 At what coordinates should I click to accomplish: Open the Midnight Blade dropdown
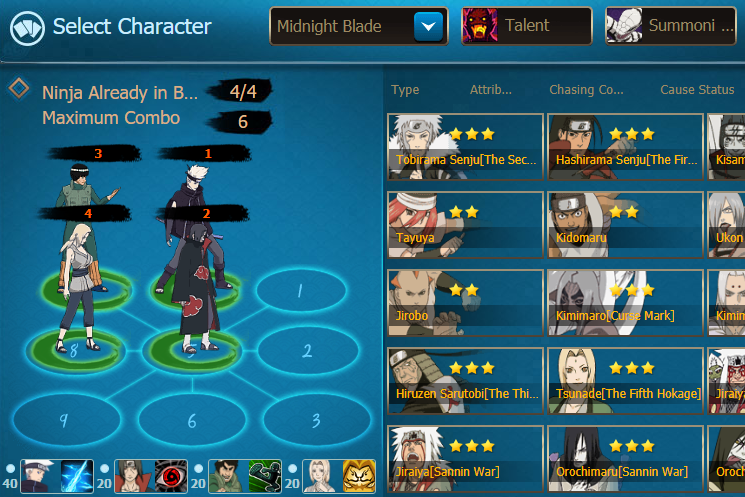coord(429,26)
